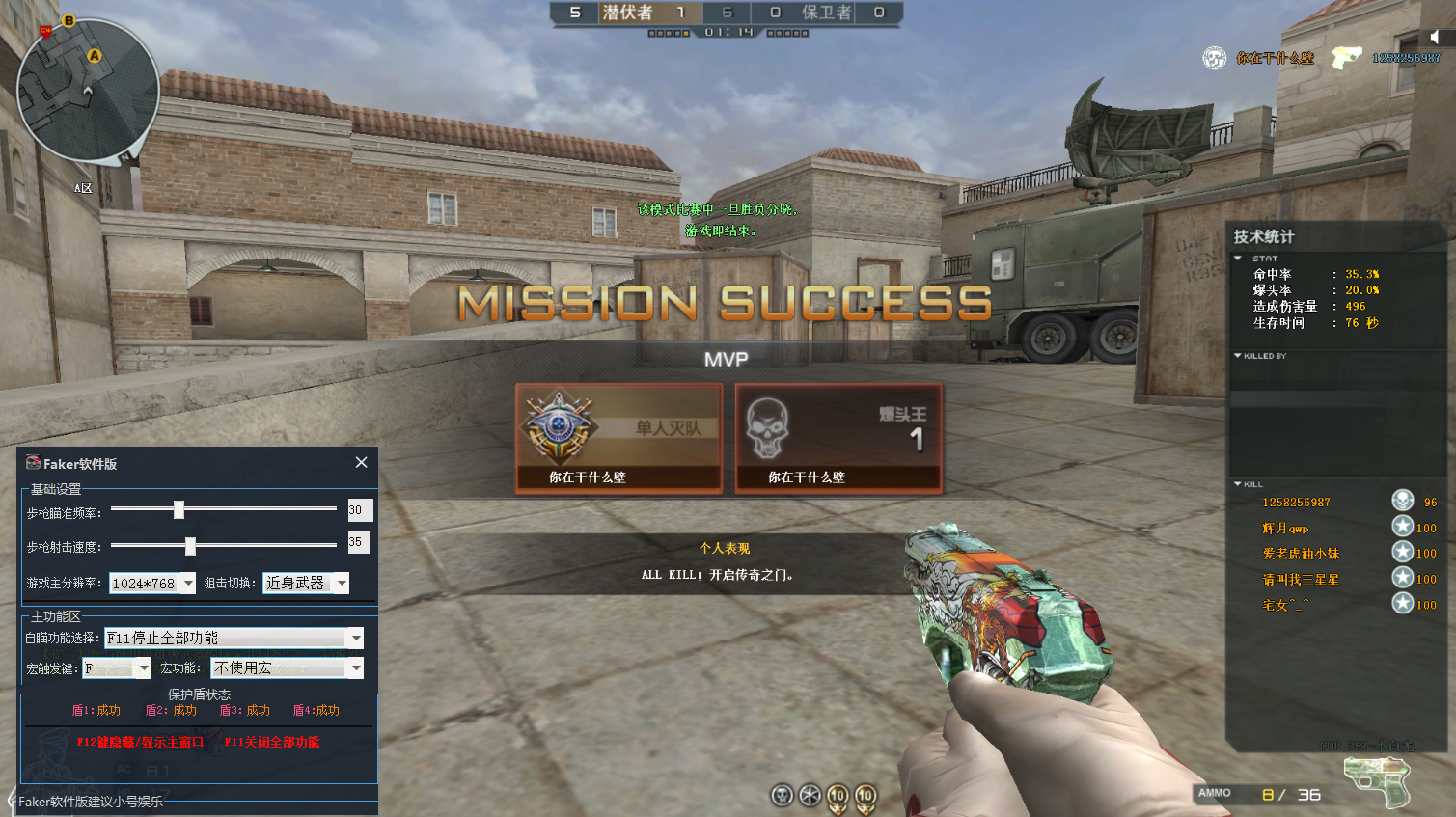
Task: Open the 游戏主分辨率 dropdown showing 1024*768
Action: click(188, 584)
